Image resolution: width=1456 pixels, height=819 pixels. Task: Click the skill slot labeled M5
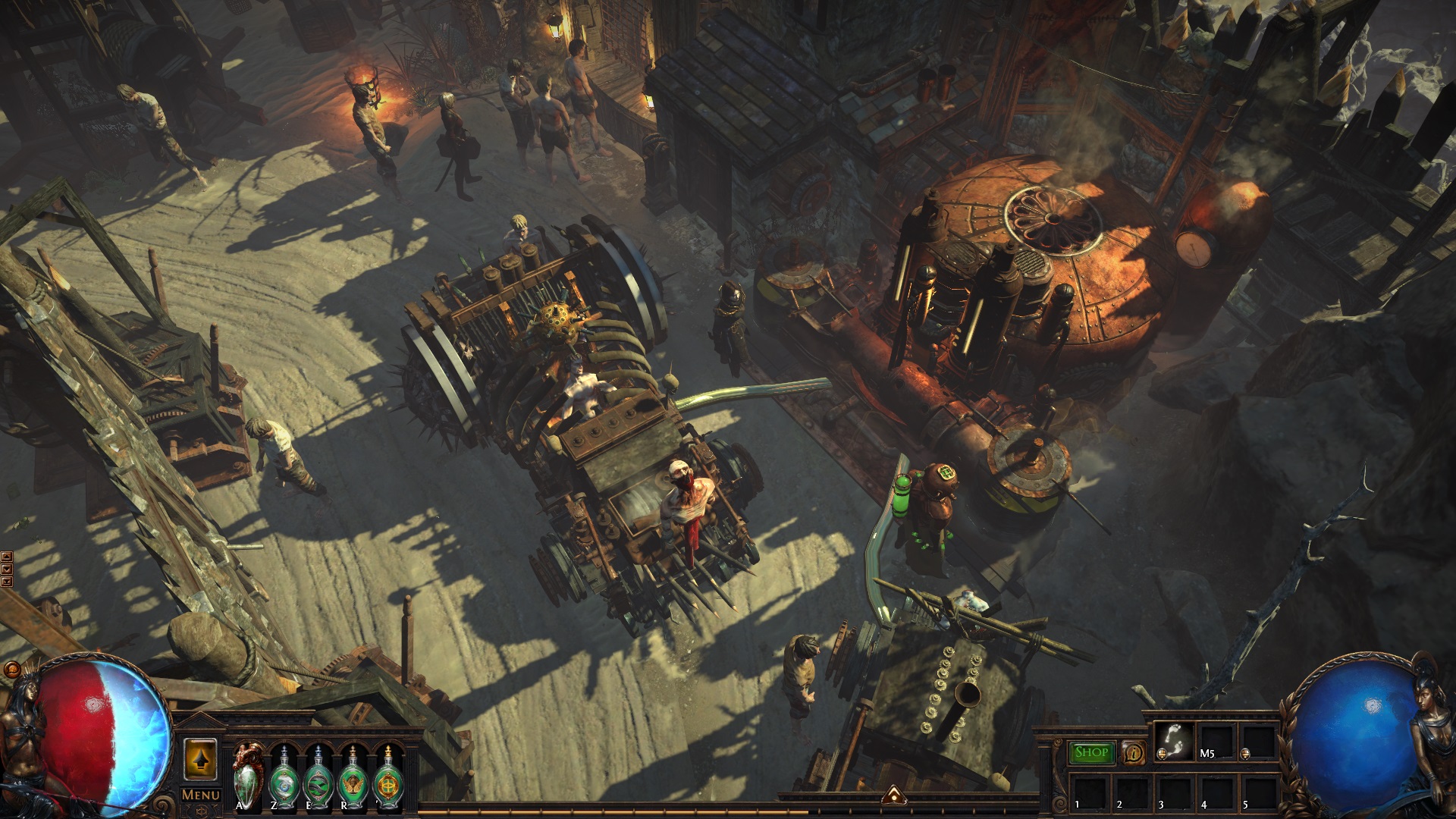[x=1216, y=741]
